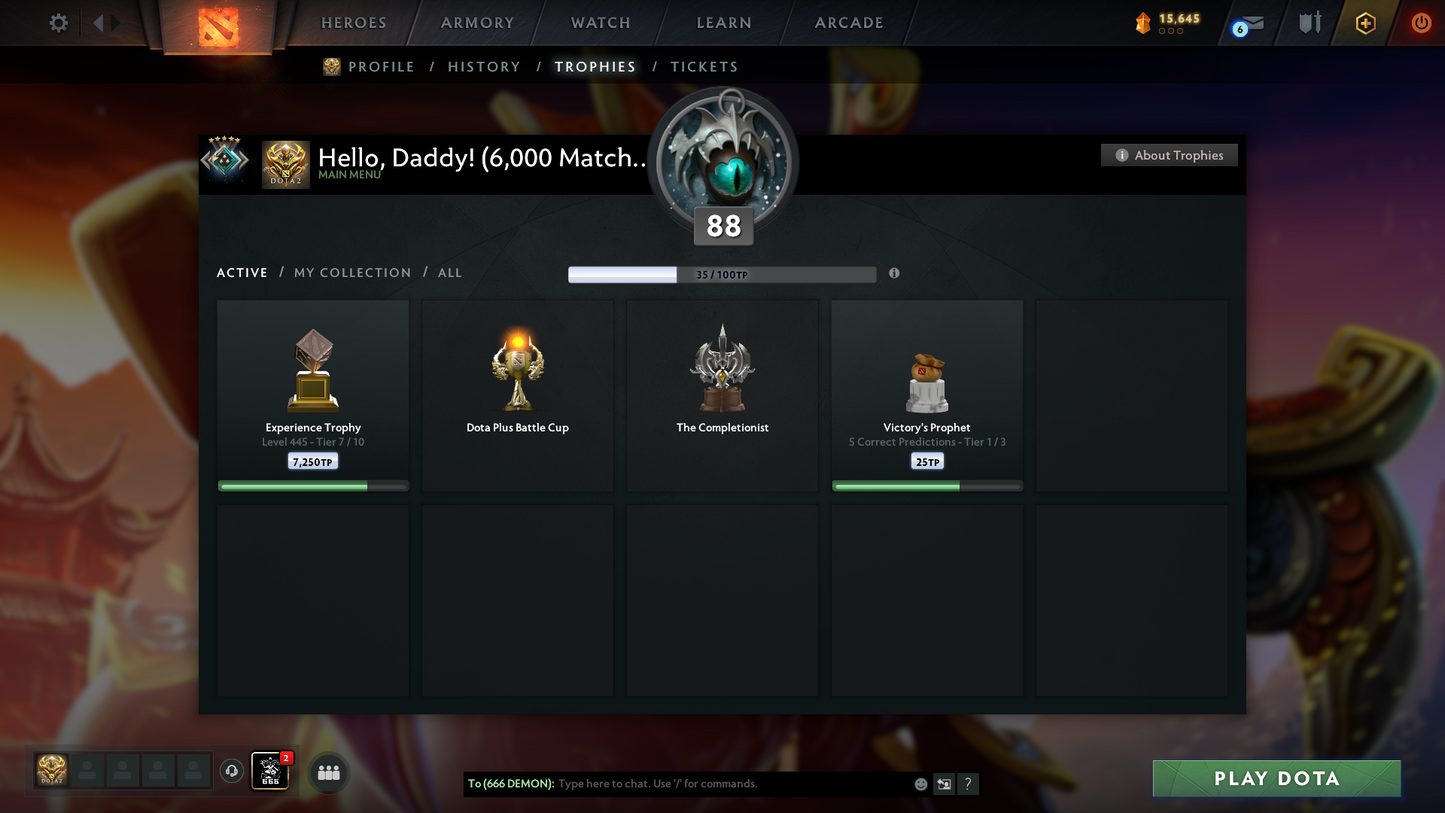Viewport: 1445px width, 813px height.
Task: Click the chat help question mark icon
Action: (x=967, y=784)
